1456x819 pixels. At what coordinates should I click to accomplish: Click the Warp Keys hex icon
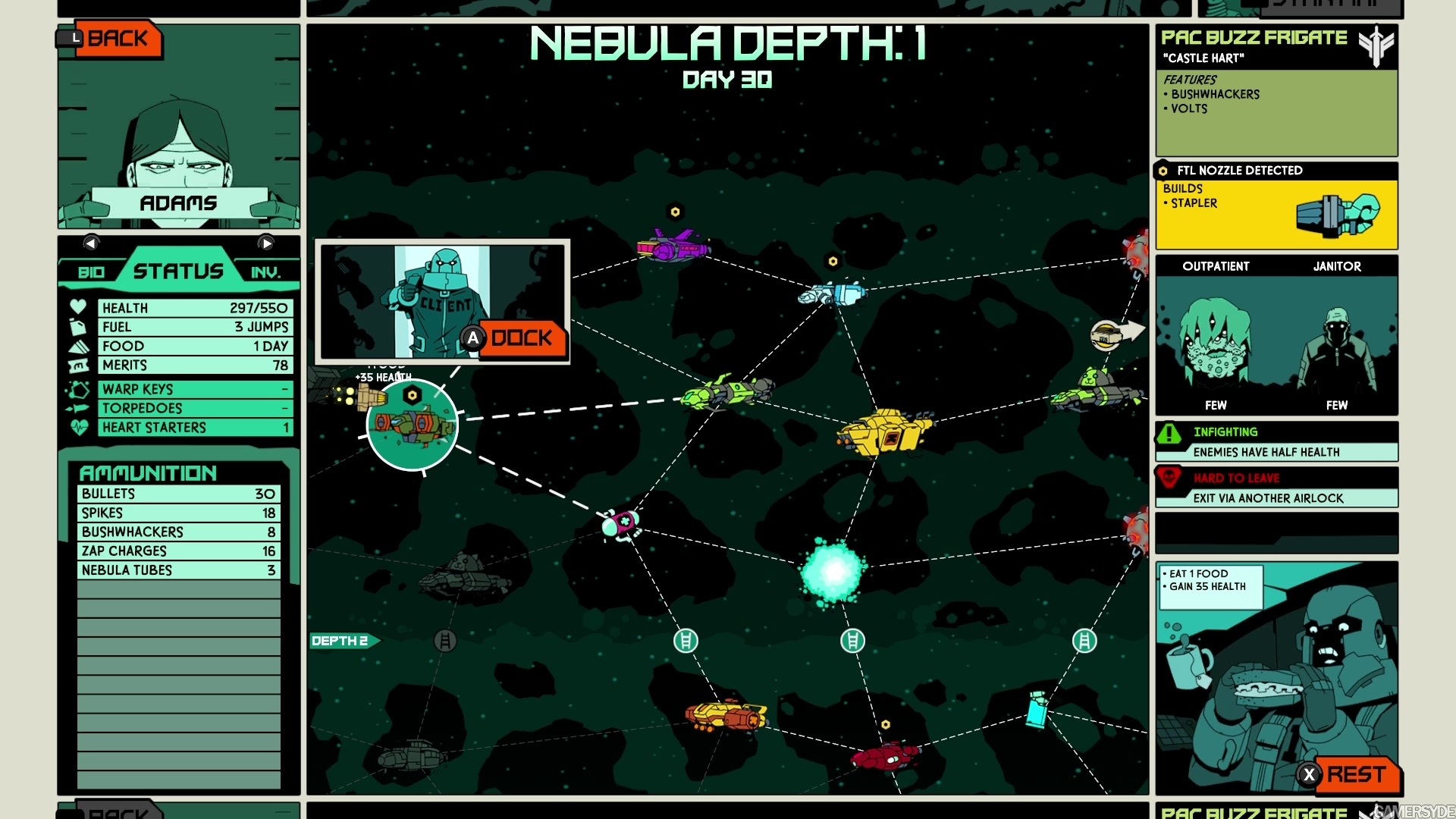(78, 388)
